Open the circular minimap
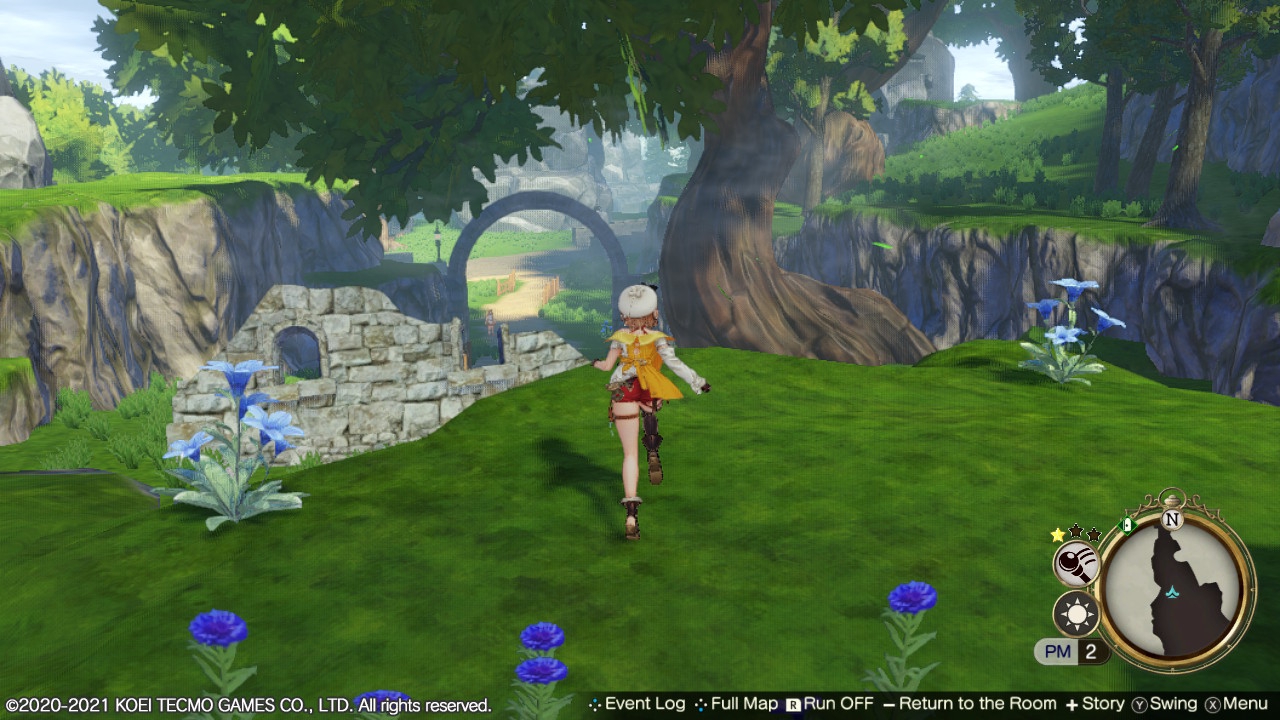Viewport: 1280px width, 720px height. (1176, 591)
